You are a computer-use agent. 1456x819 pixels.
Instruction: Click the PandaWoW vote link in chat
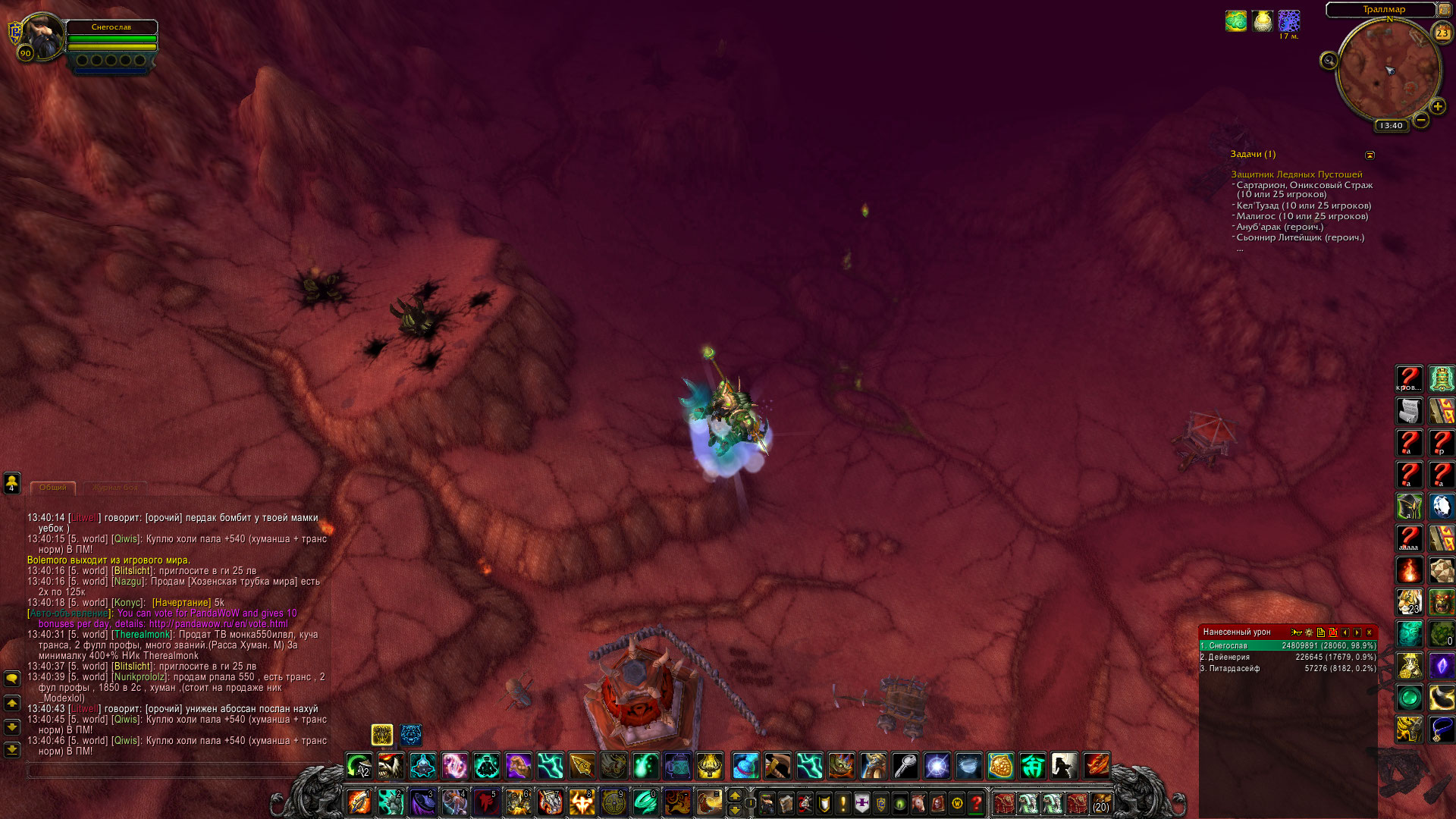tap(218, 624)
